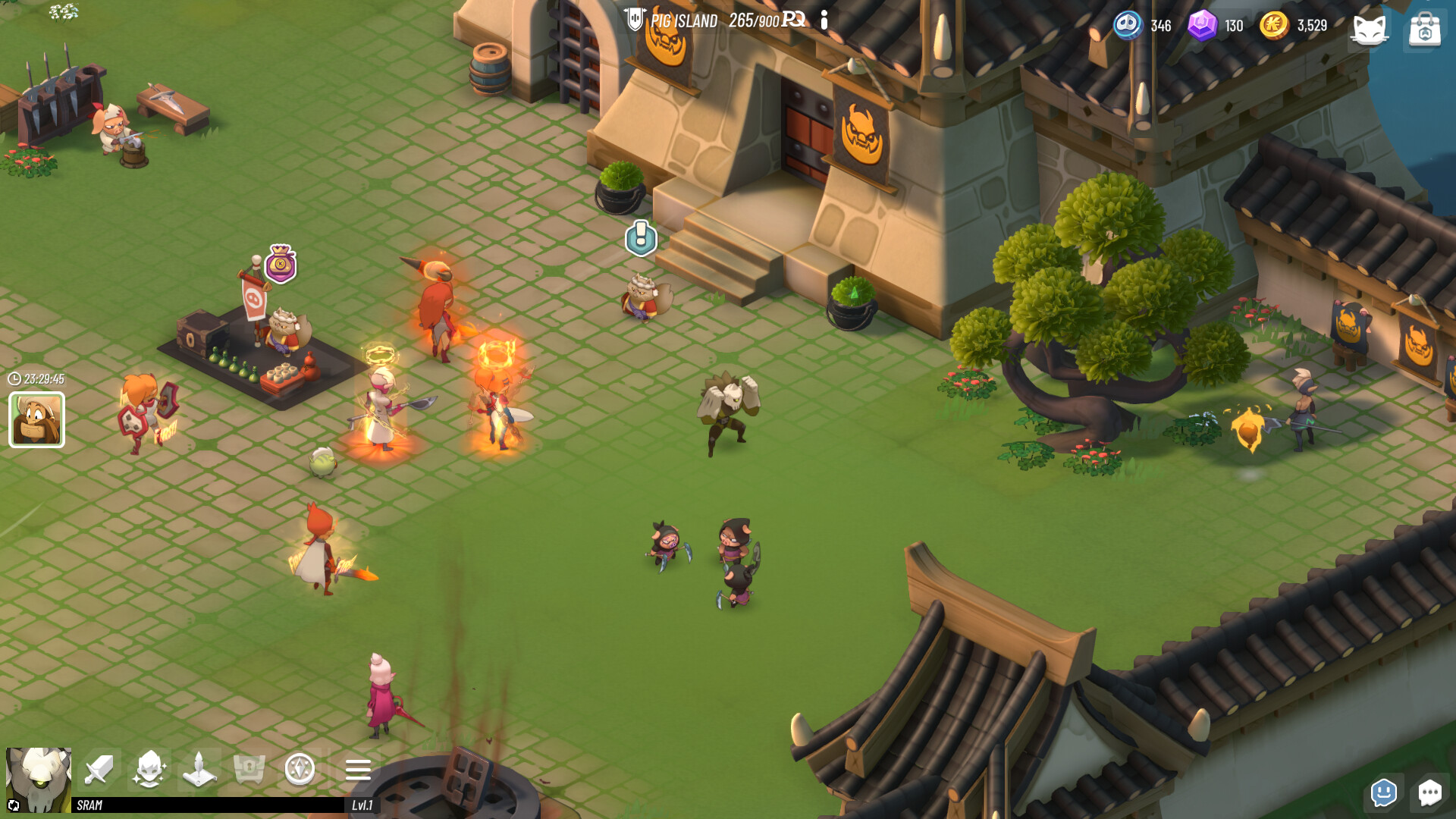Open the compass gem spells icon
1456x819 pixels.
click(x=300, y=770)
